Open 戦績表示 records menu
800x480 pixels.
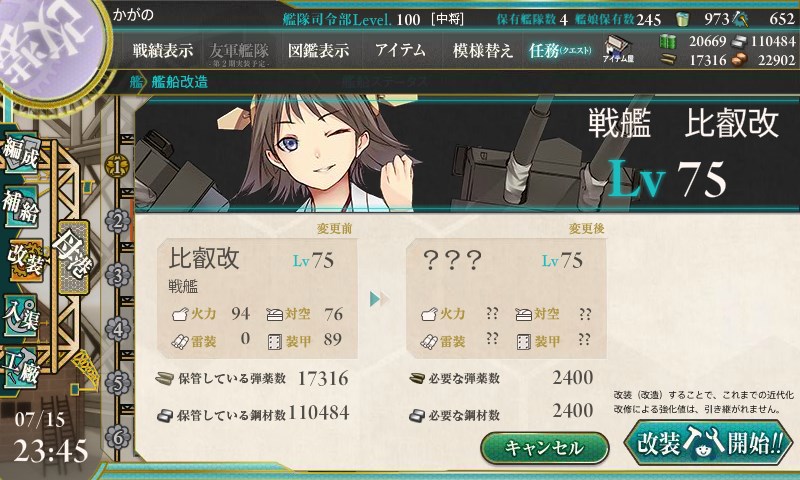click(x=163, y=50)
